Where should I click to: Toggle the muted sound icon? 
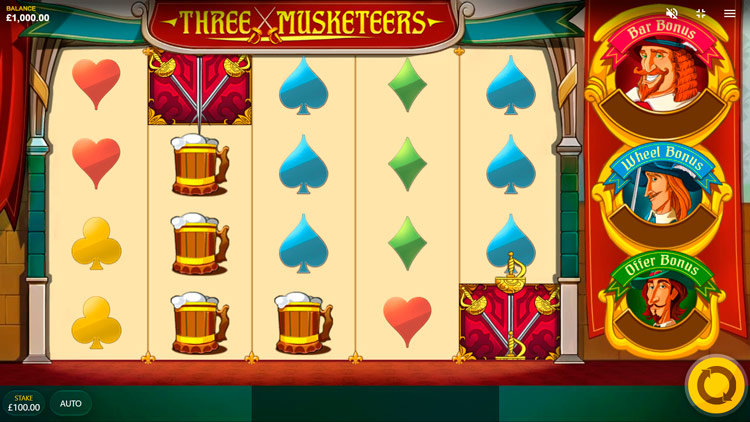coord(672,13)
